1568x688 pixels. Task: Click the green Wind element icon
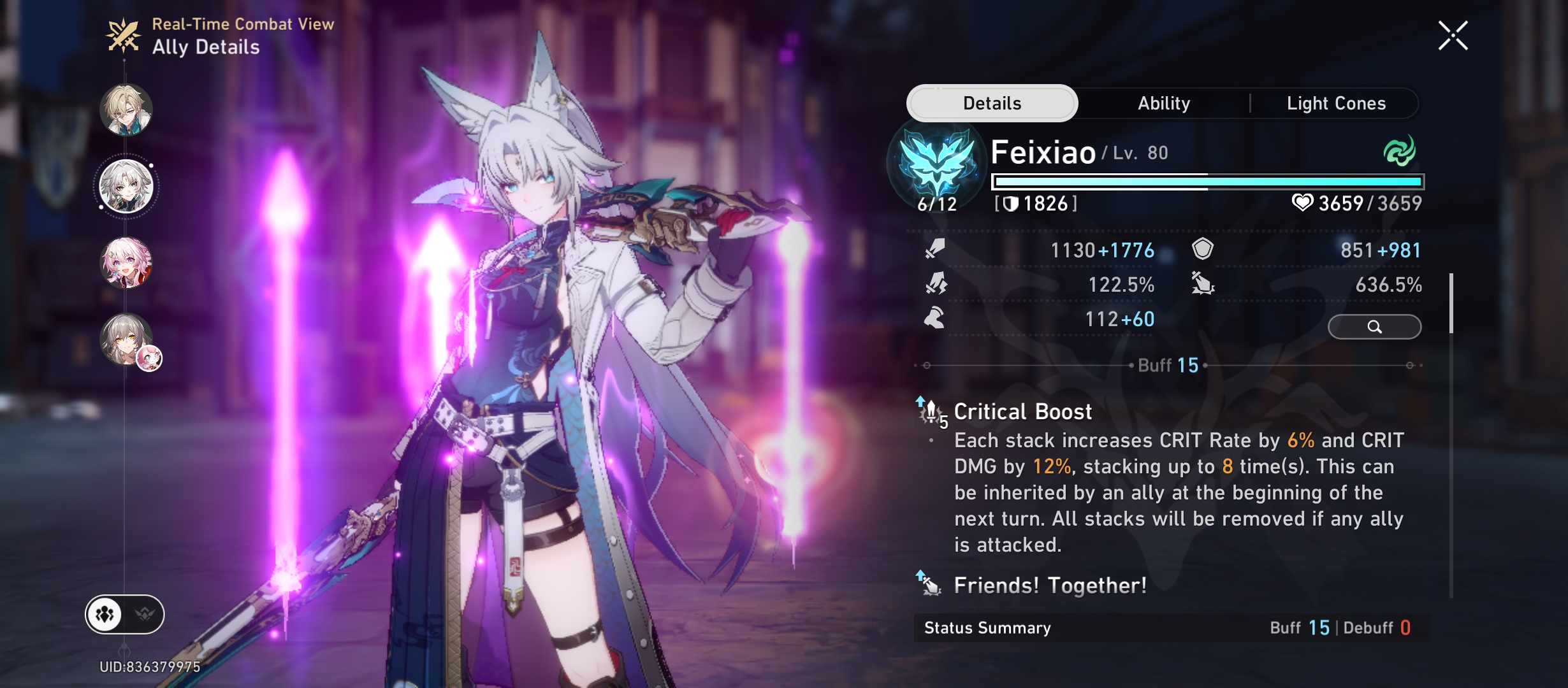pyautogui.click(x=1399, y=152)
